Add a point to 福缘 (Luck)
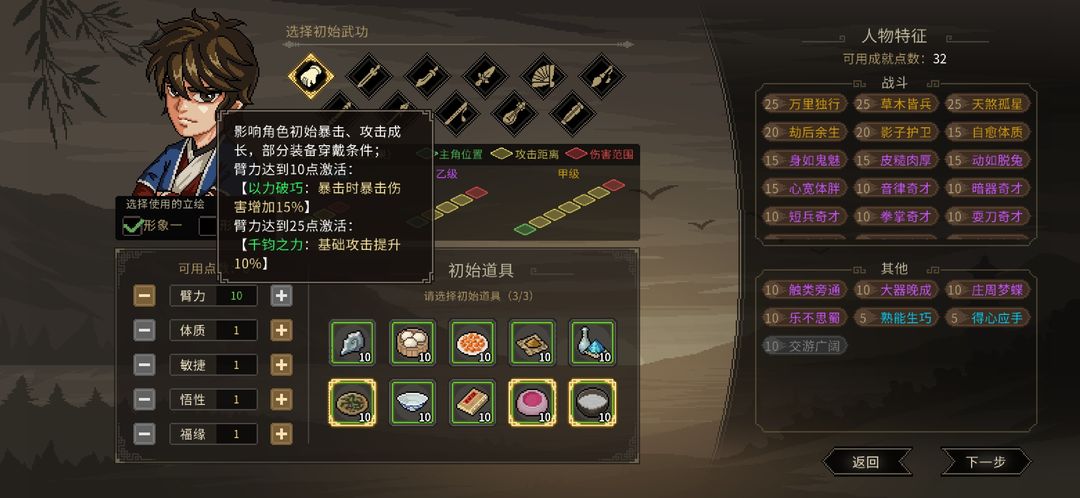 [282, 434]
